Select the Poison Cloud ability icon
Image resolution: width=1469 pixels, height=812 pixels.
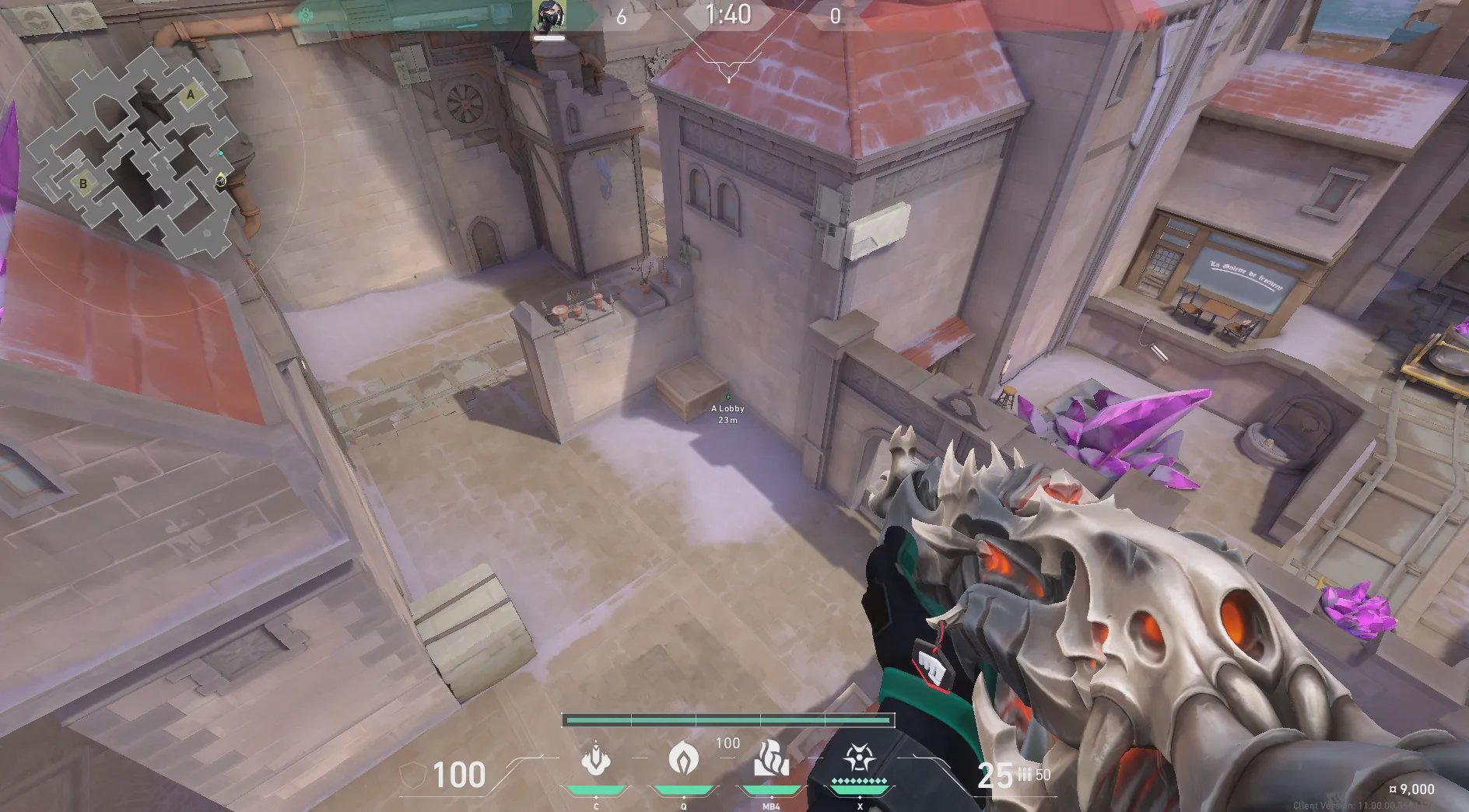click(x=683, y=757)
